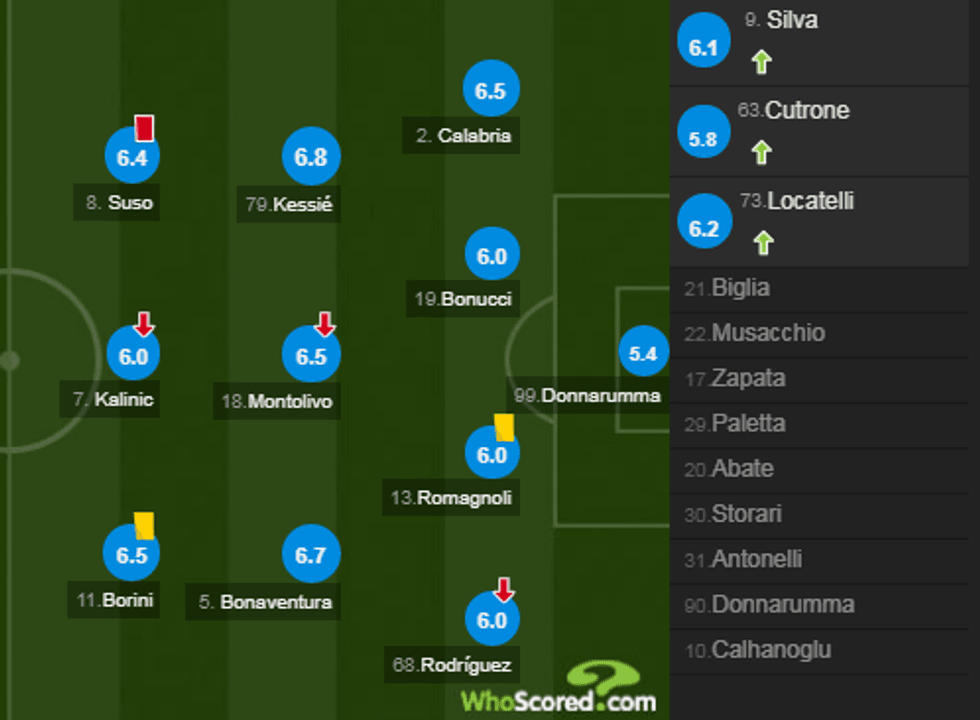Click Musacchio's bench row
The width and height of the screenshot is (980, 720).
point(768,333)
